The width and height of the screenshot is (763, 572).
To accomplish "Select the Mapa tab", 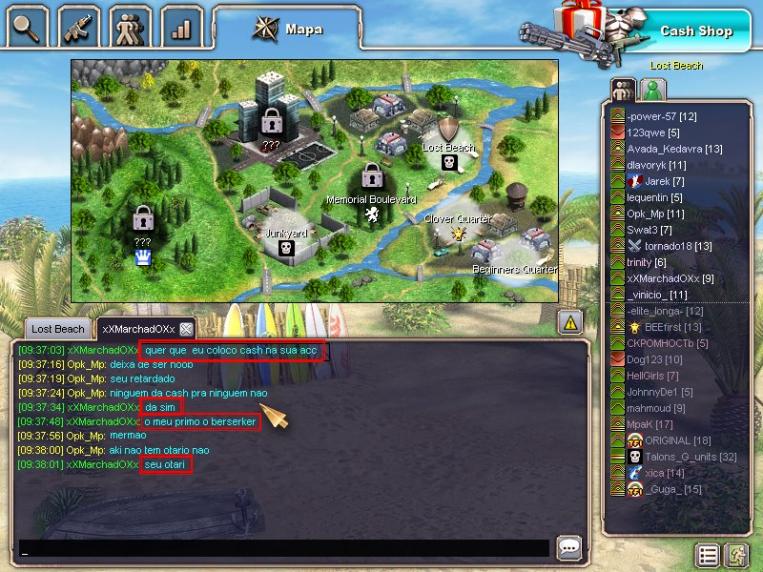I will click(288, 28).
